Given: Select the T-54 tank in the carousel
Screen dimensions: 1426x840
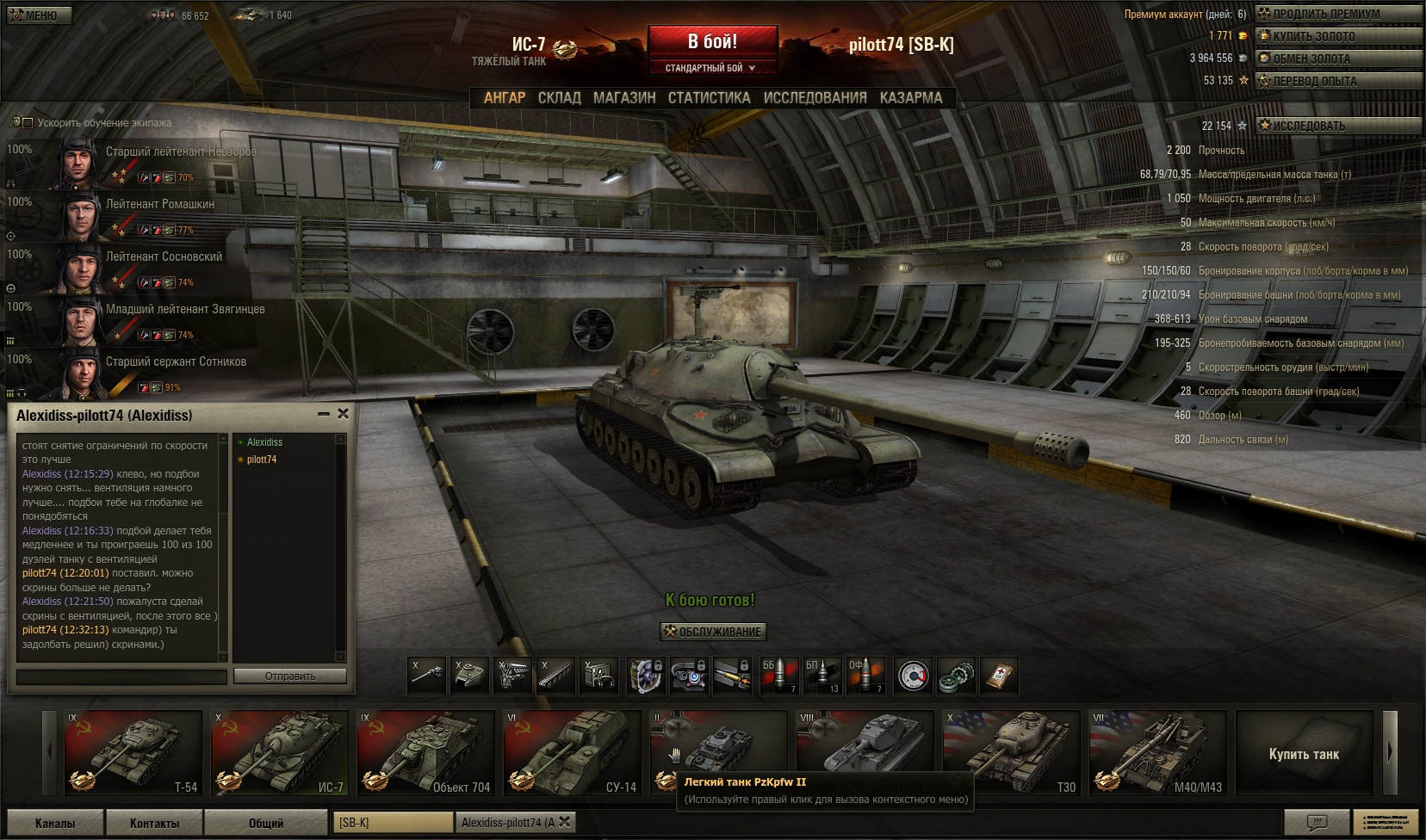Looking at the screenshot, I should tap(133, 753).
